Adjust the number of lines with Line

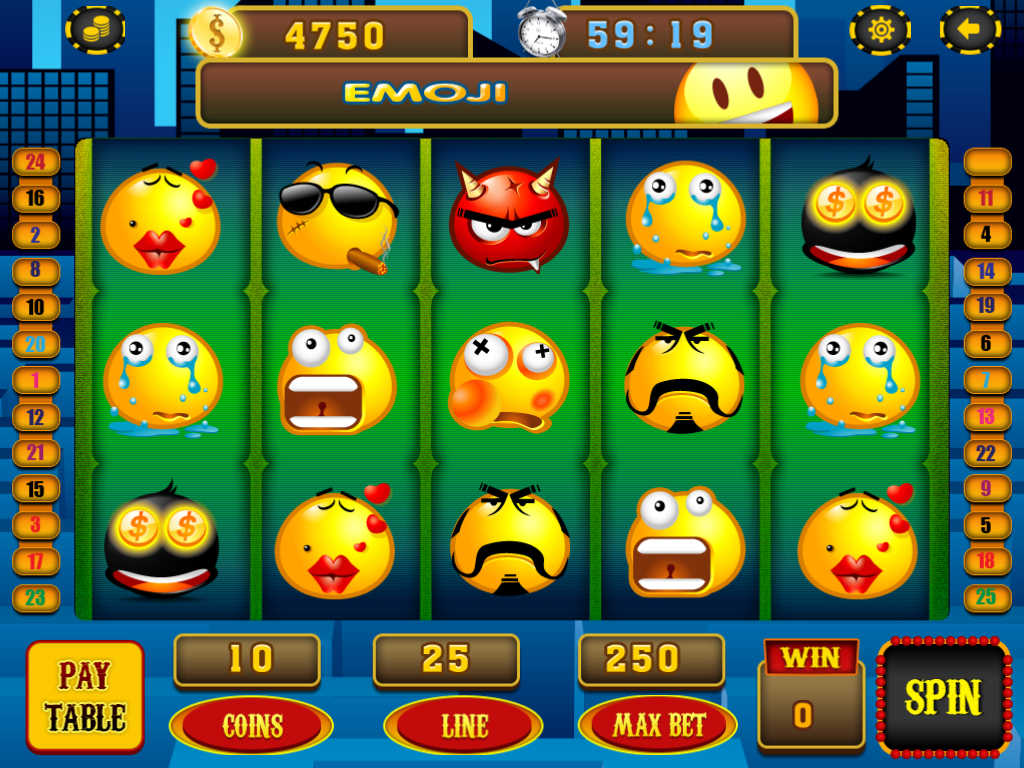[462, 725]
